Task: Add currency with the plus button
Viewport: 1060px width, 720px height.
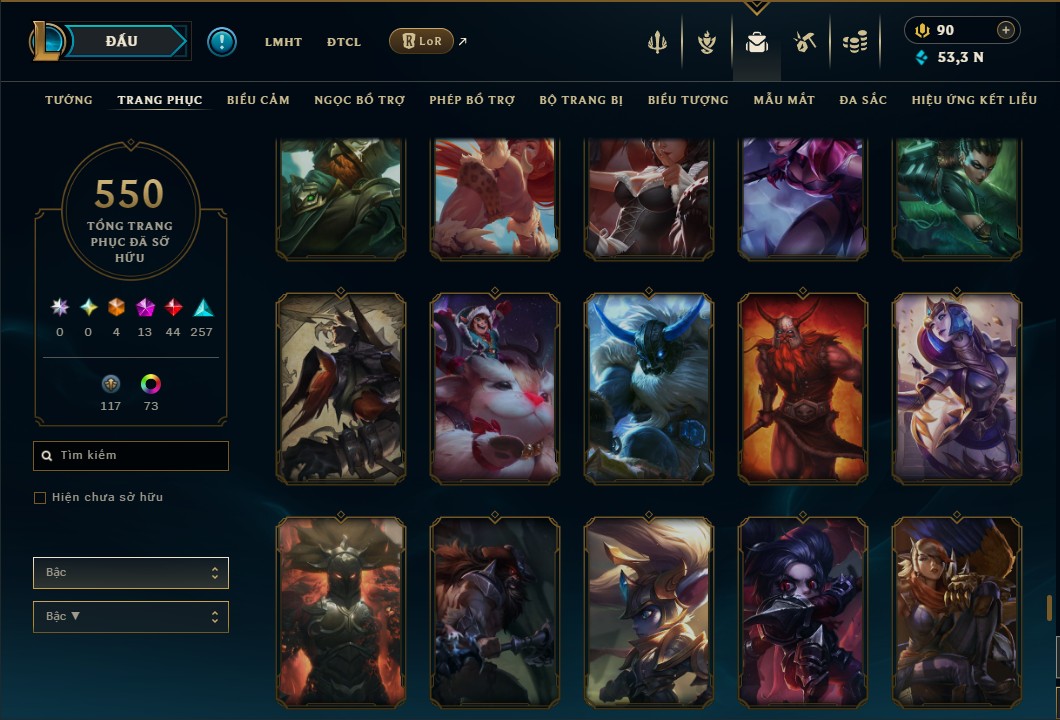Action: (x=1006, y=30)
